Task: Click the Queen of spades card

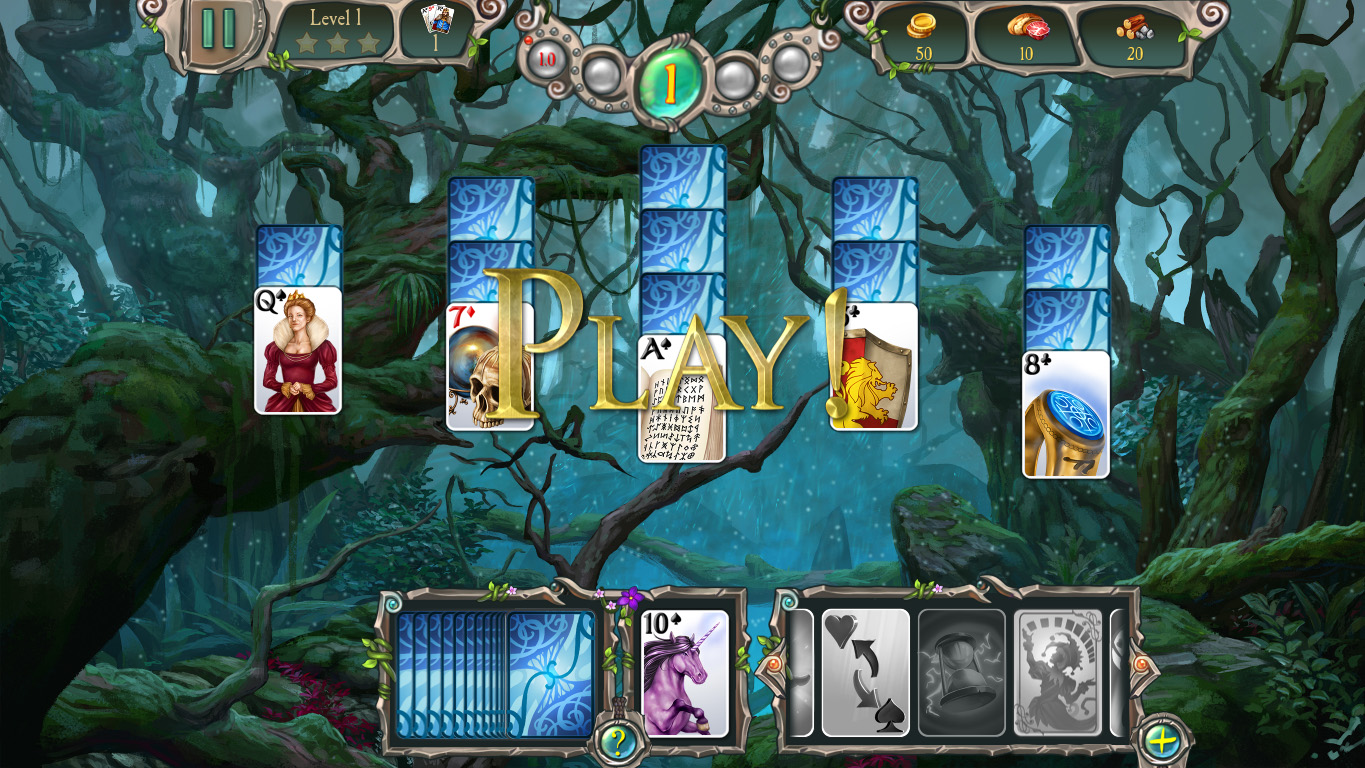Action: 297,350
